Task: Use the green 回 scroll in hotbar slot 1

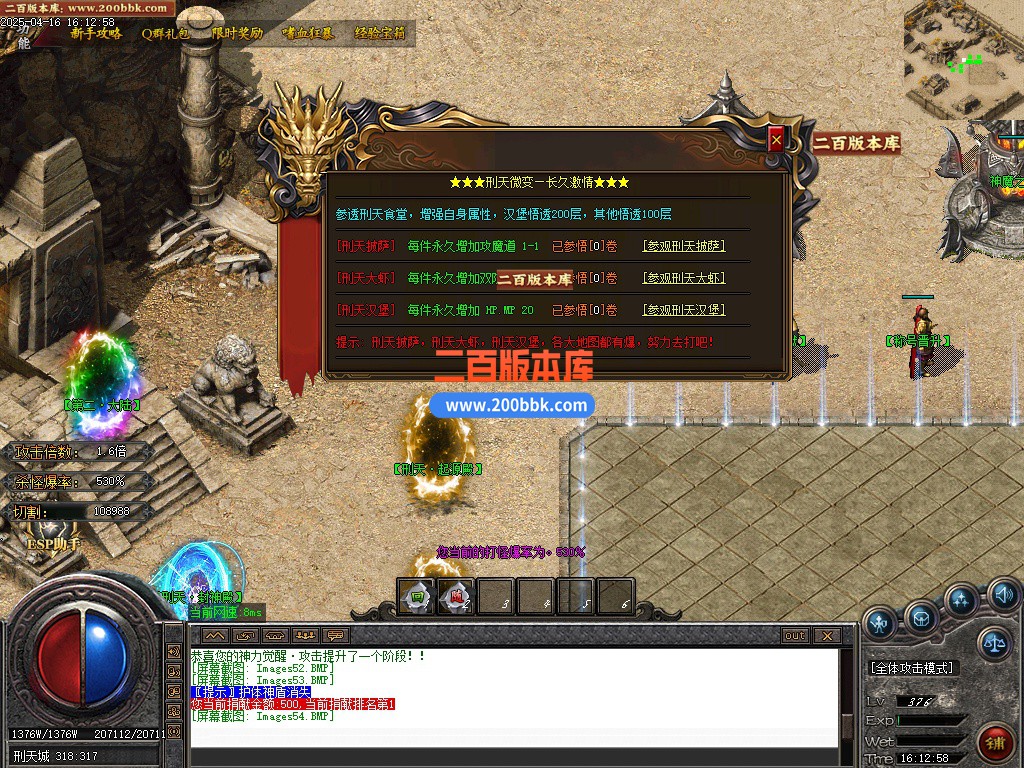Action: (416, 597)
